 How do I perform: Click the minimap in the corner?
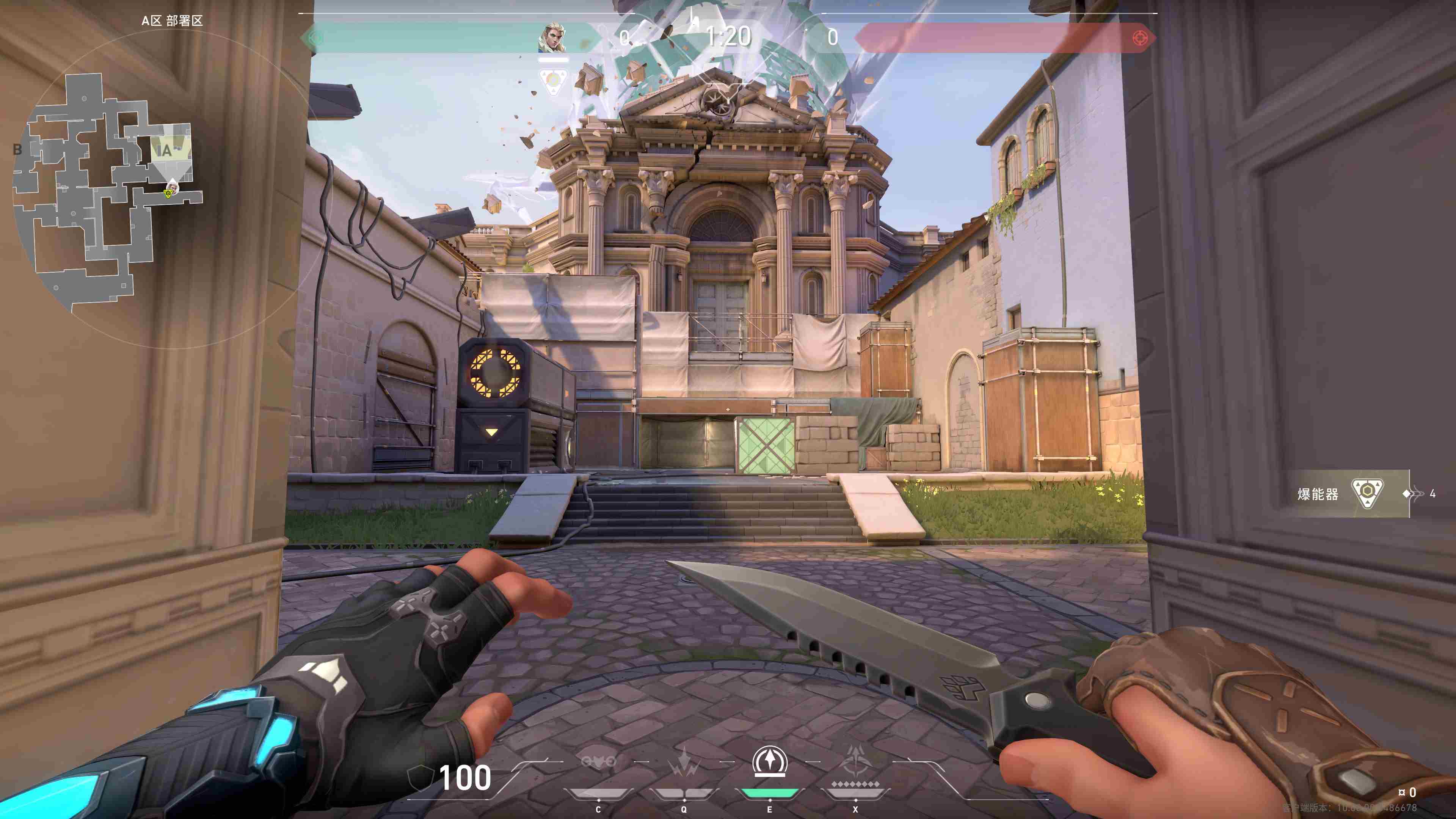(x=107, y=192)
